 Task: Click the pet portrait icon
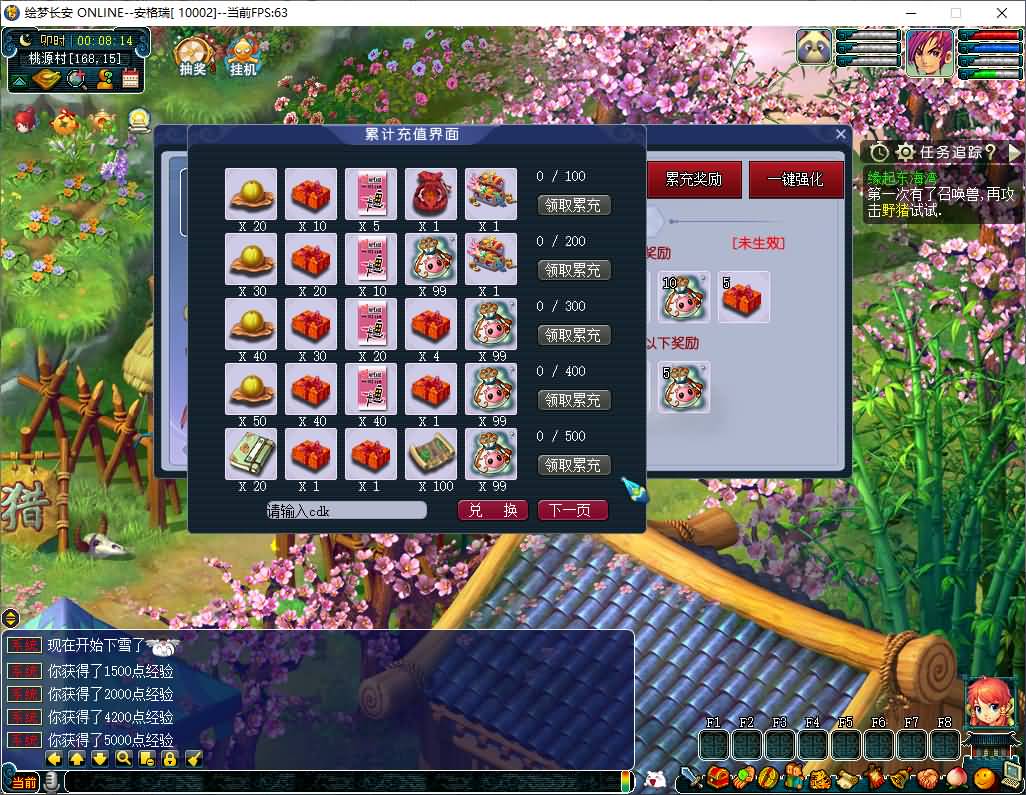[x=814, y=48]
